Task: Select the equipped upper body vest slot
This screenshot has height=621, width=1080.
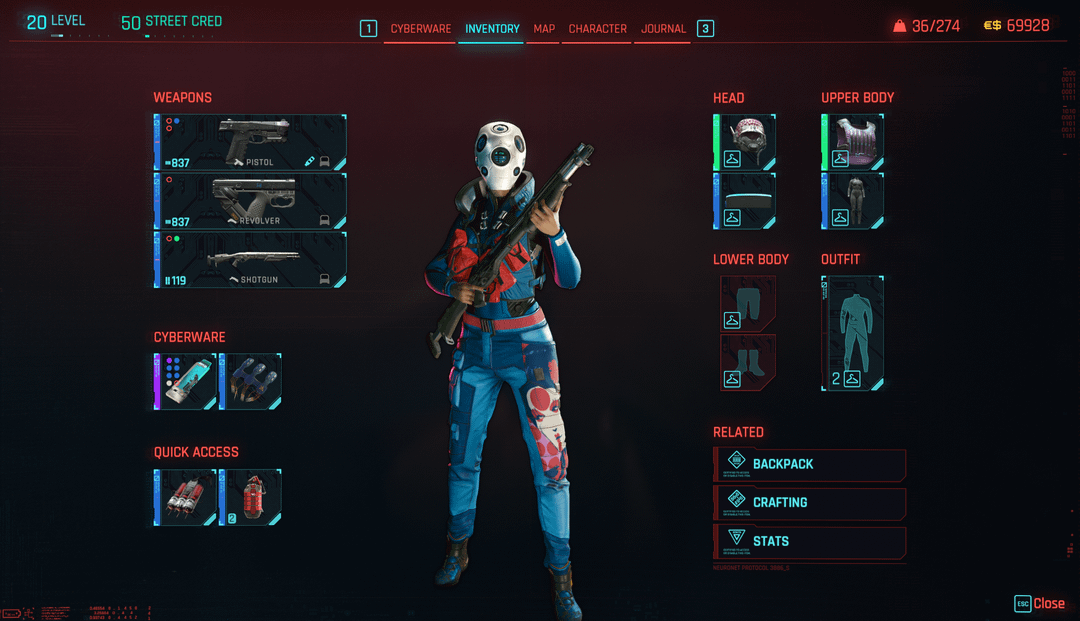Action: [854, 142]
